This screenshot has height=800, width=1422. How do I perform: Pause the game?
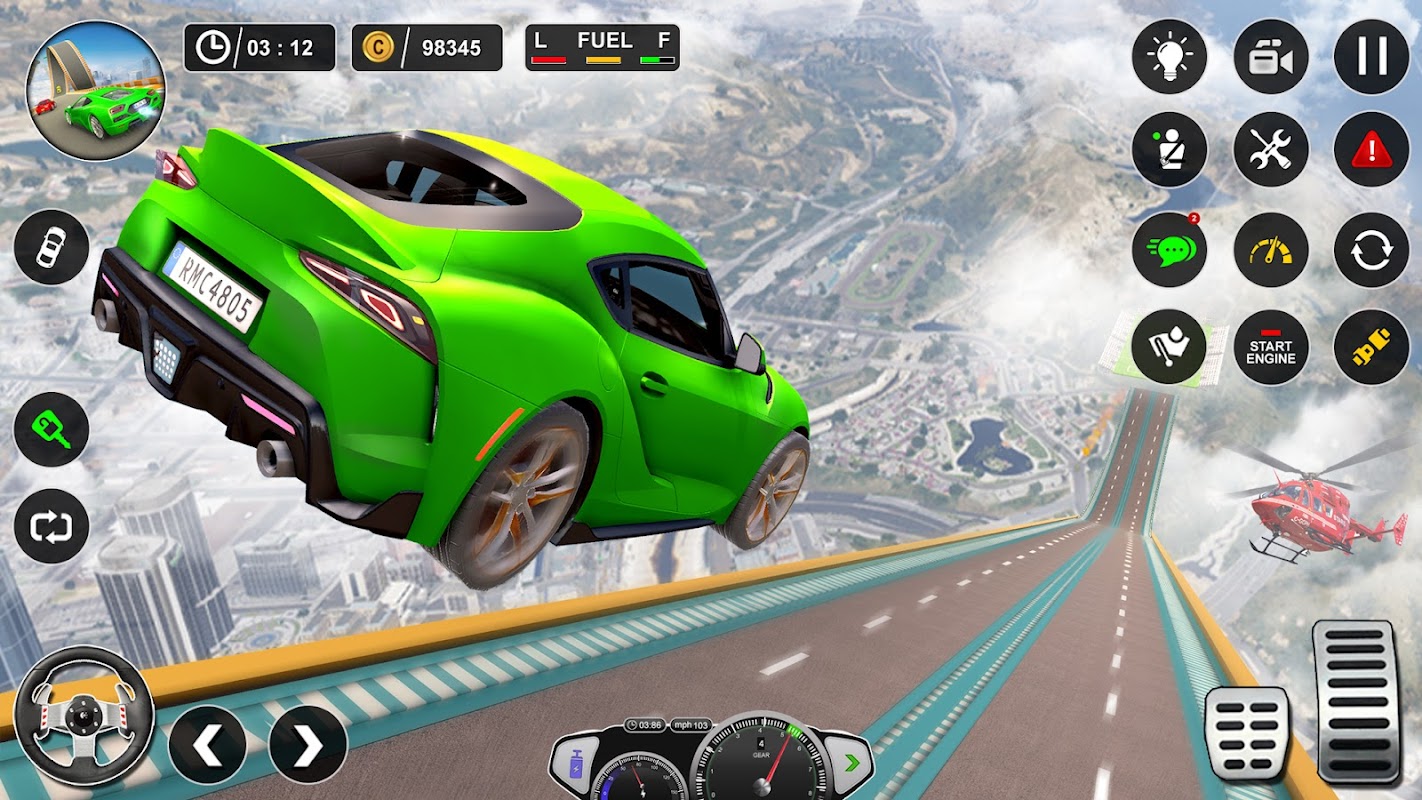click(x=1371, y=57)
